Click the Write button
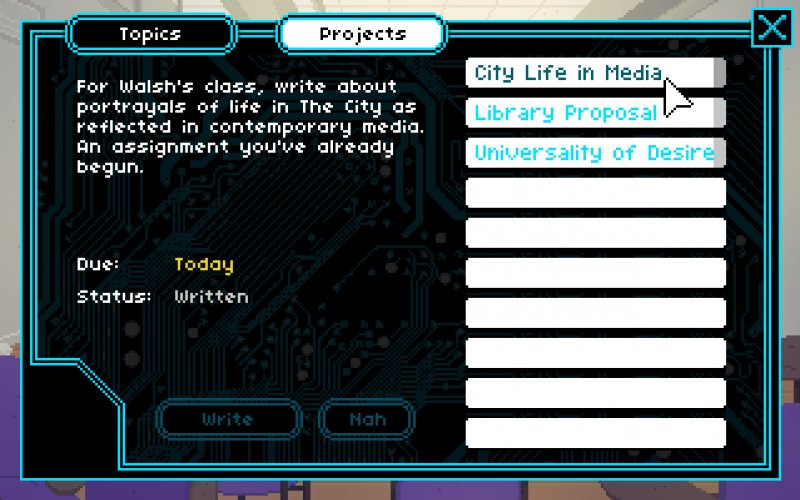This screenshot has height=500, width=800. click(x=228, y=419)
